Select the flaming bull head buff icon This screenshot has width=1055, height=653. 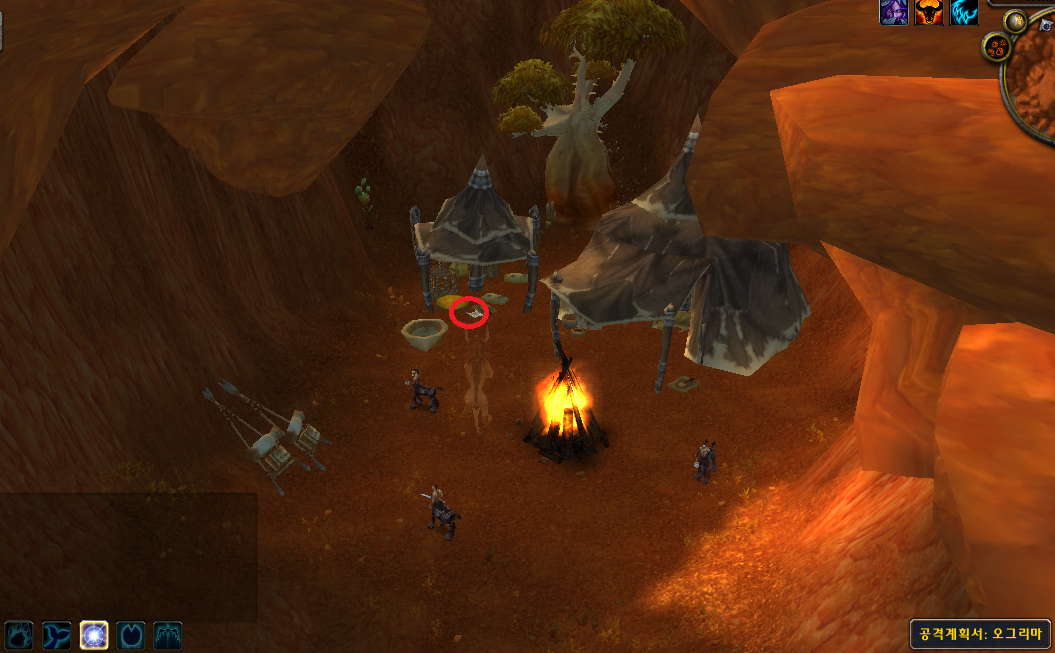[x=929, y=12]
